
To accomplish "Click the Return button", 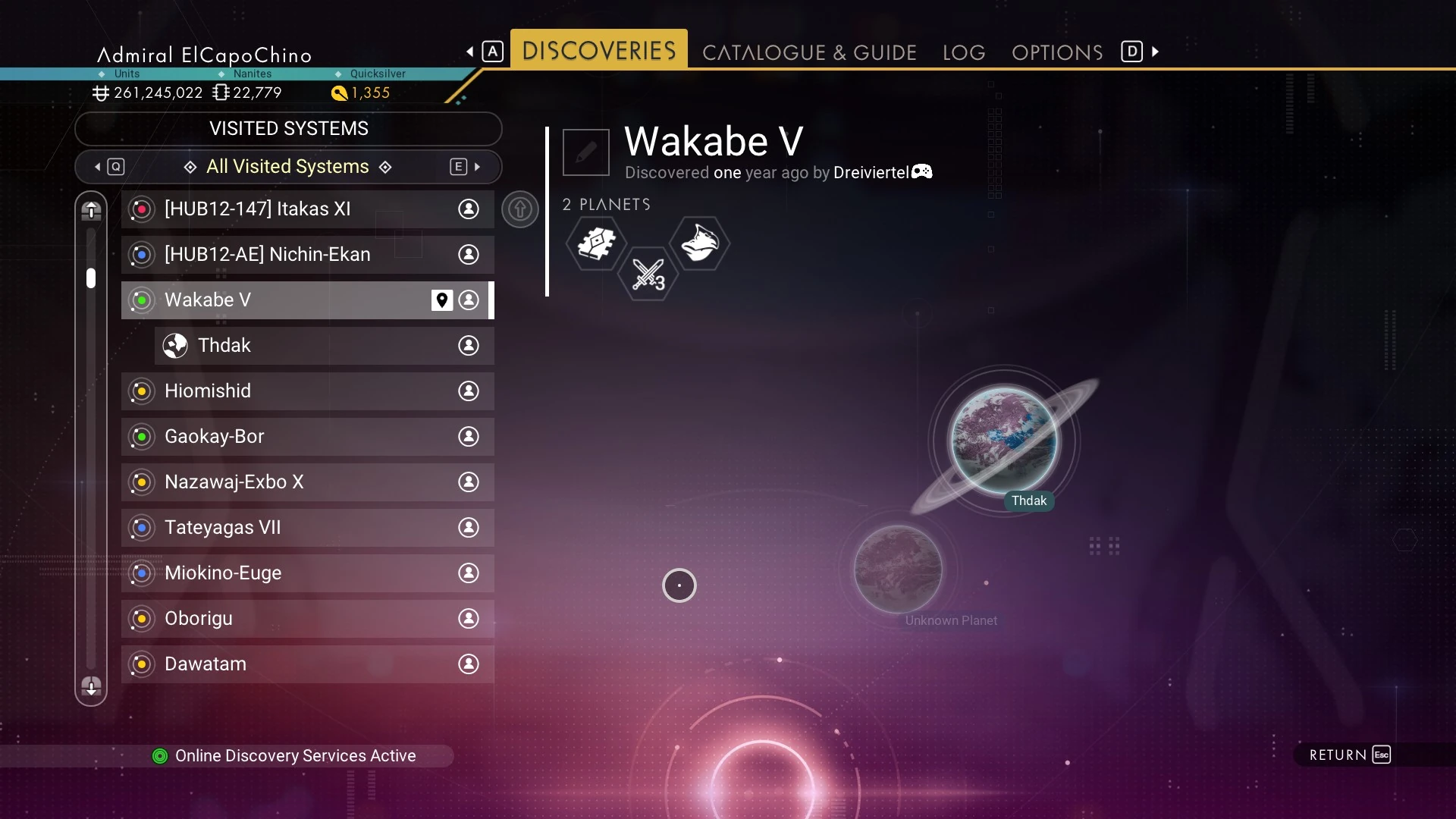I will pyautogui.click(x=1350, y=755).
